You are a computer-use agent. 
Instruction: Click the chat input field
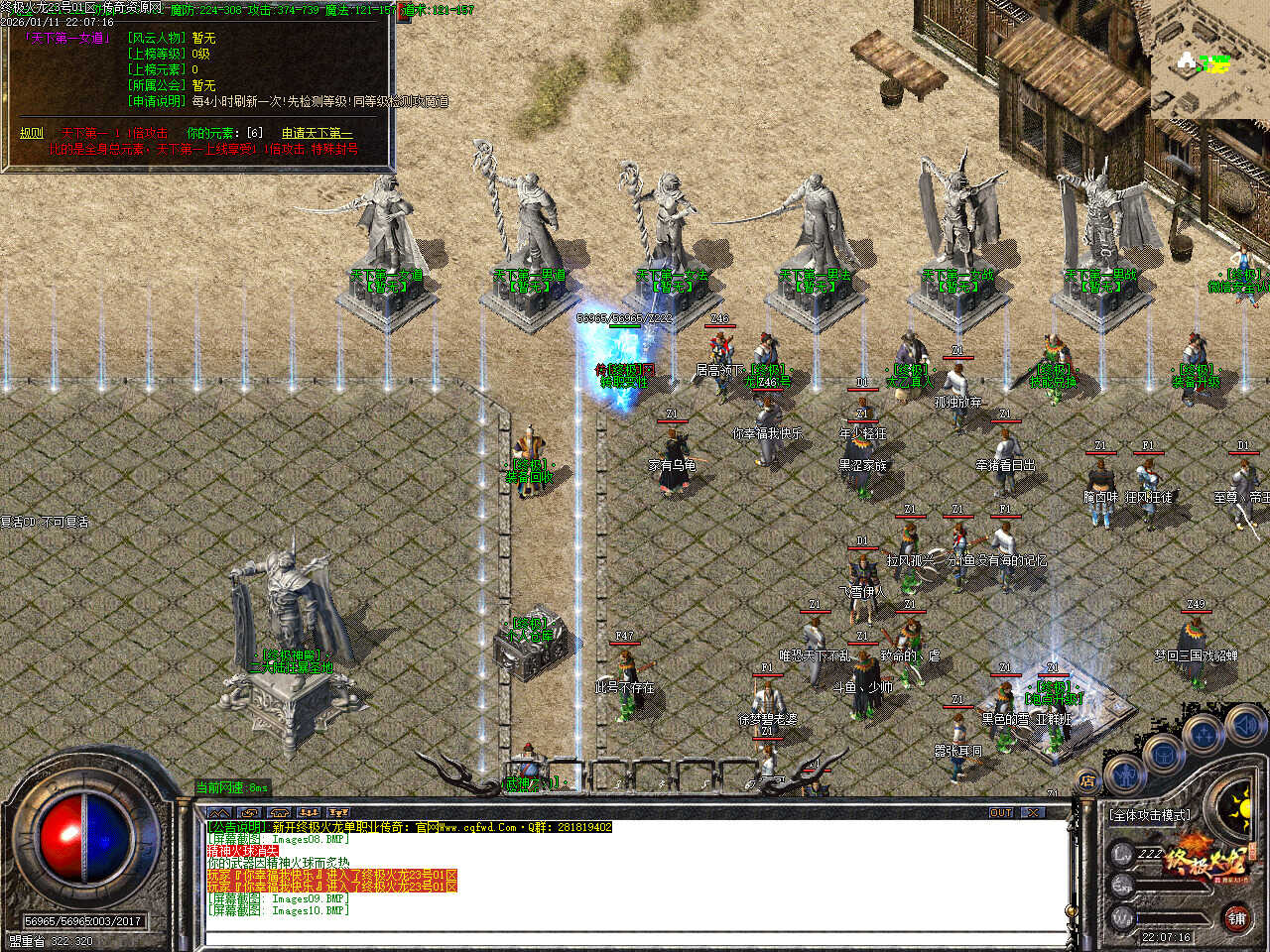click(635, 935)
